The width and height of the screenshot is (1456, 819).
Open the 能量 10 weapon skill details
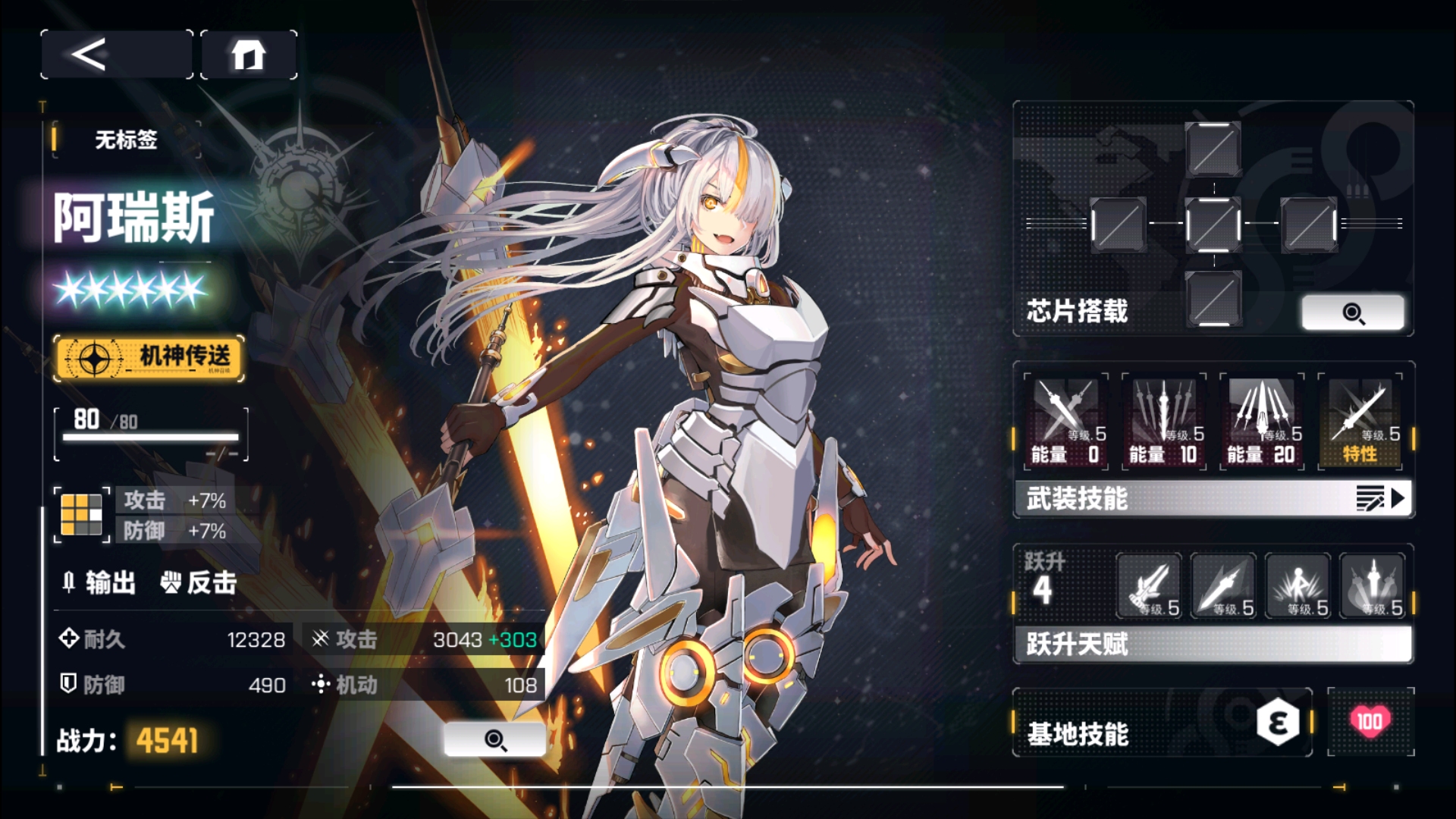1165,419
